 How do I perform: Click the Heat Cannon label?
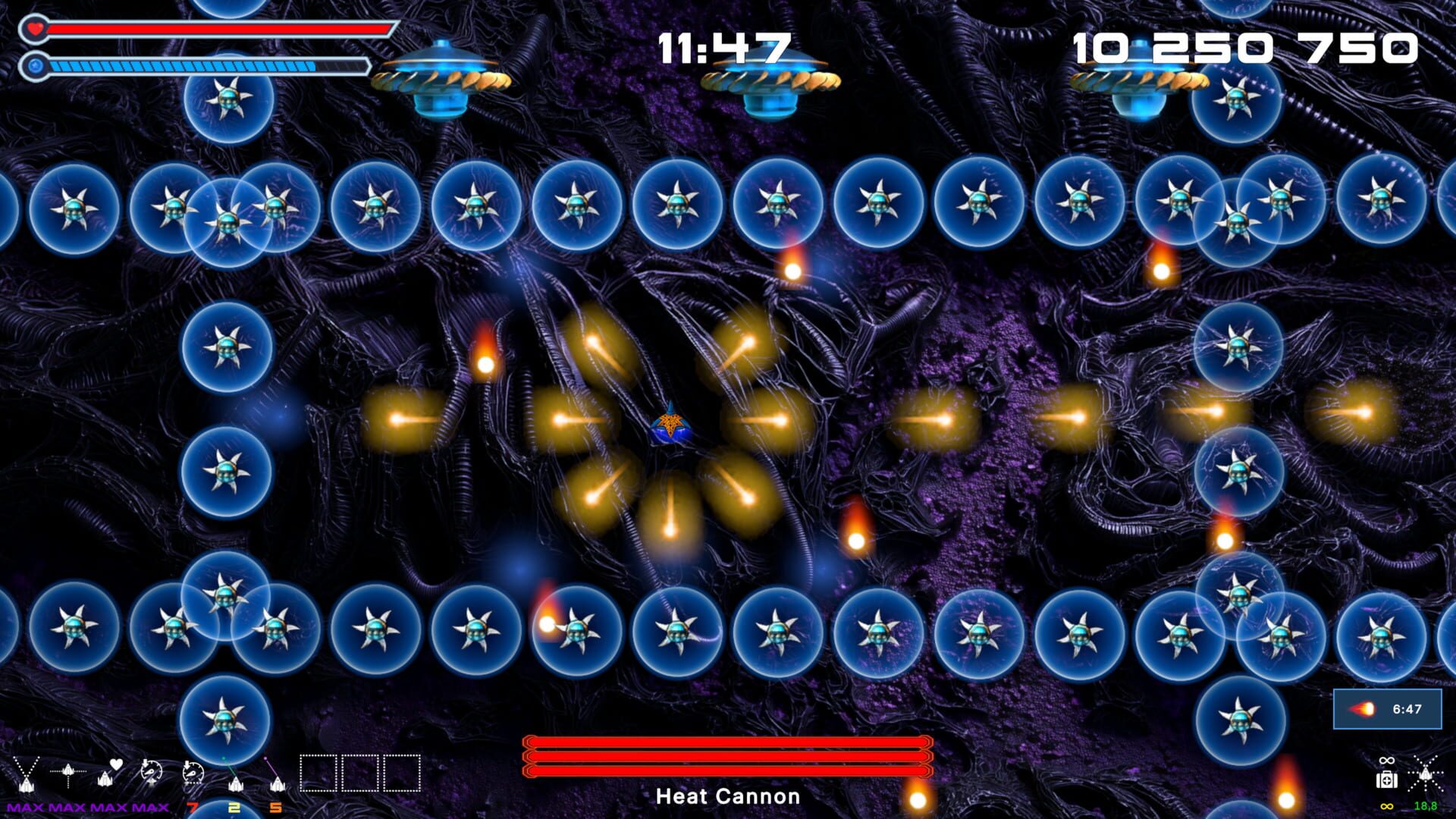point(727,797)
